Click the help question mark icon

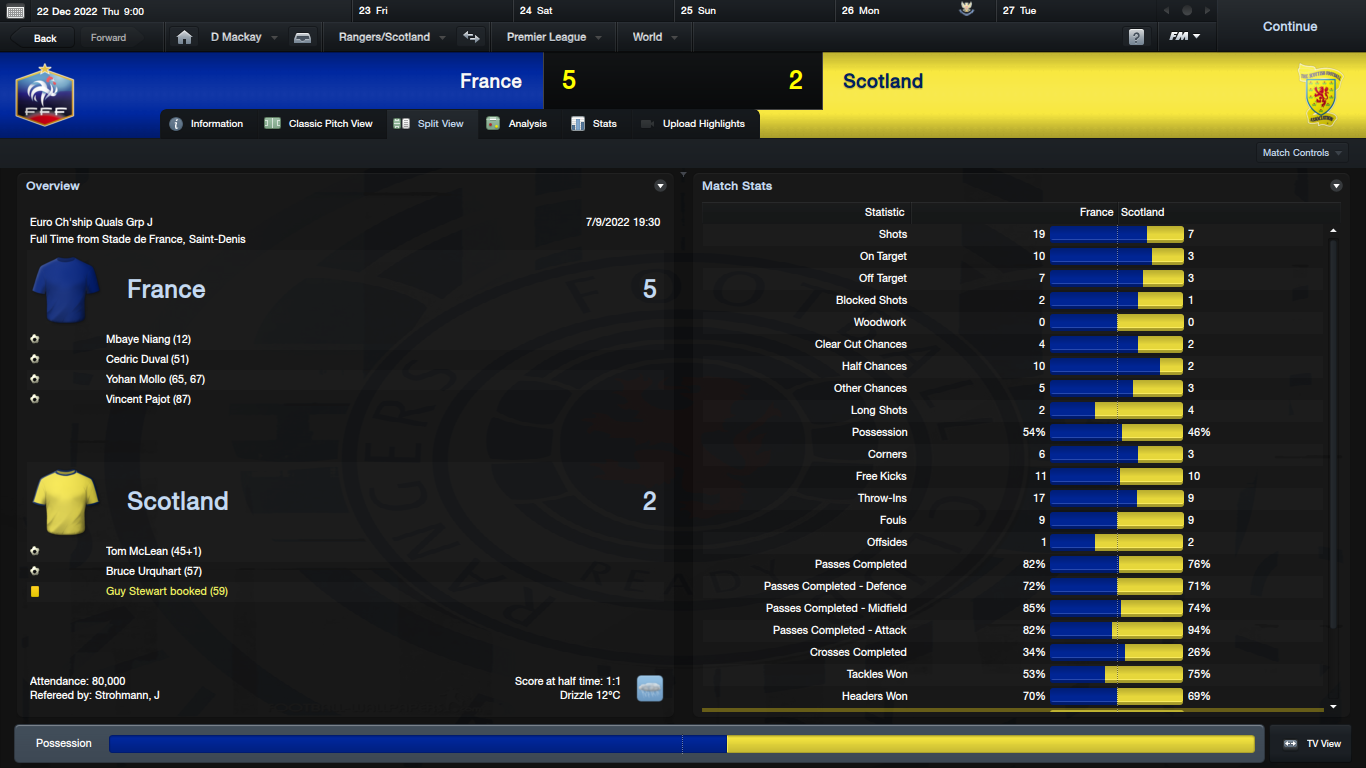tap(1136, 37)
